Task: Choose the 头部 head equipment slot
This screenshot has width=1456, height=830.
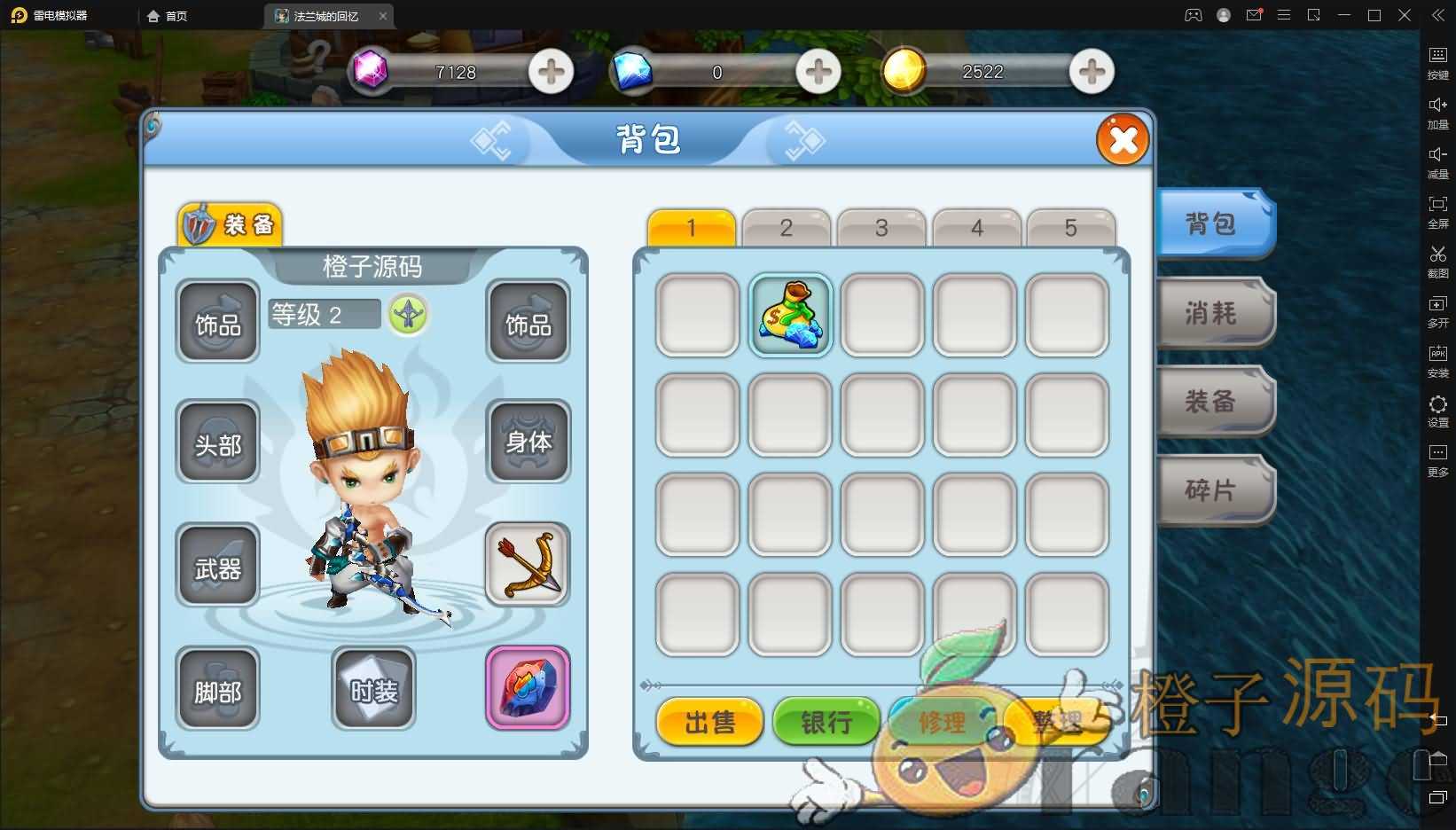Action: pos(217,442)
